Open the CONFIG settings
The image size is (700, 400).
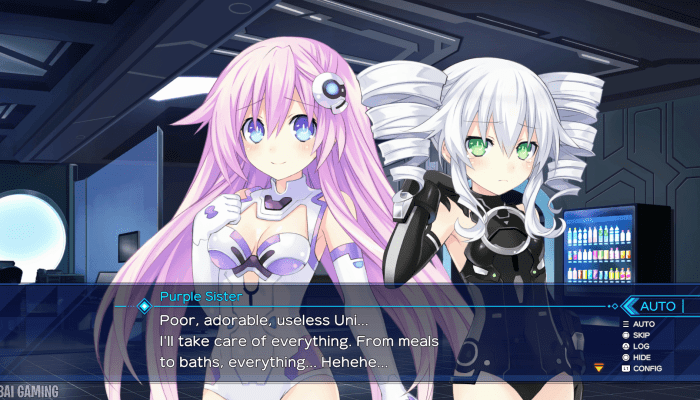click(x=647, y=368)
